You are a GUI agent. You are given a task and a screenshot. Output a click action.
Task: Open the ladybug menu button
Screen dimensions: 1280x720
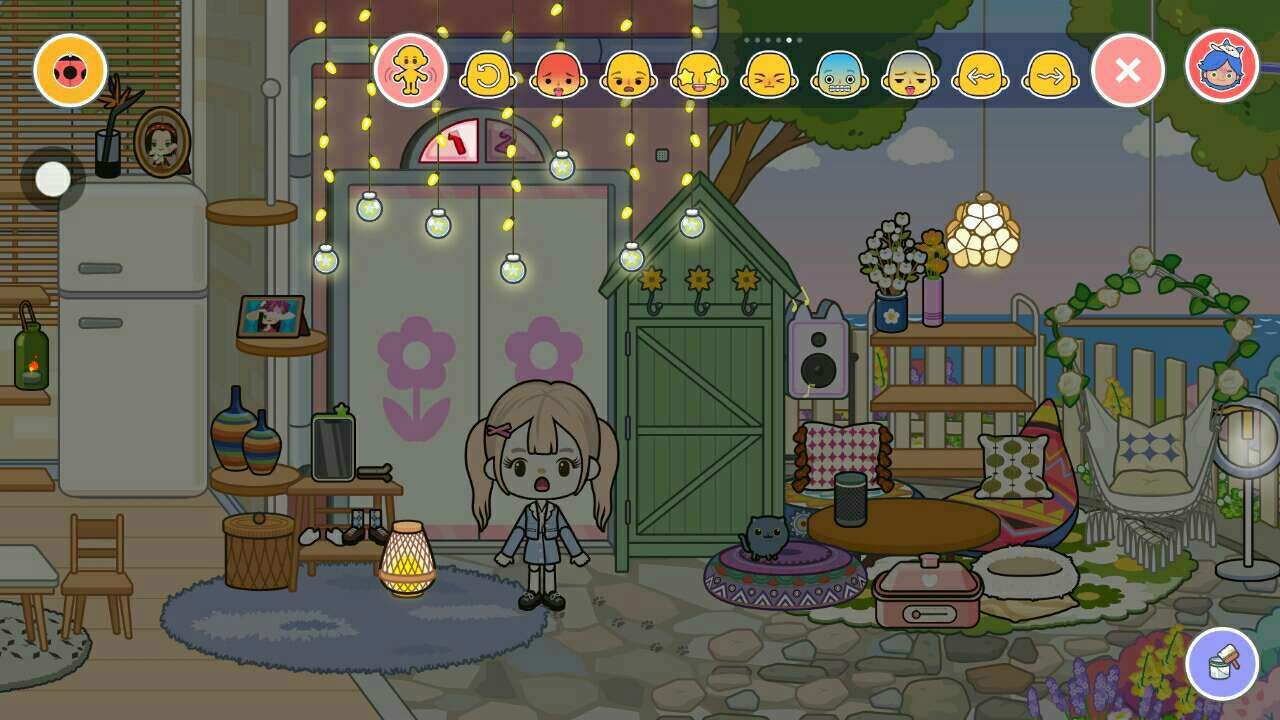click(70, 70)
